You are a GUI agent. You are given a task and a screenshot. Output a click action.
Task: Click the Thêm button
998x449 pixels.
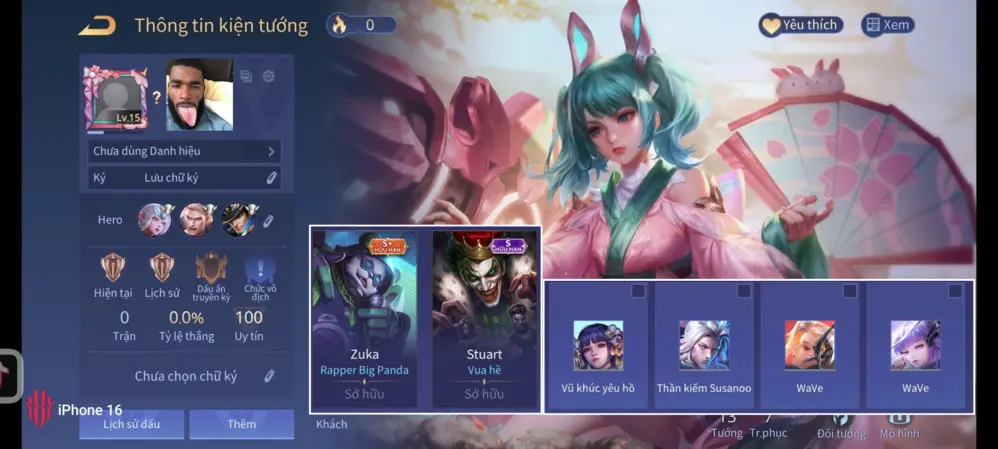(241, 424)
